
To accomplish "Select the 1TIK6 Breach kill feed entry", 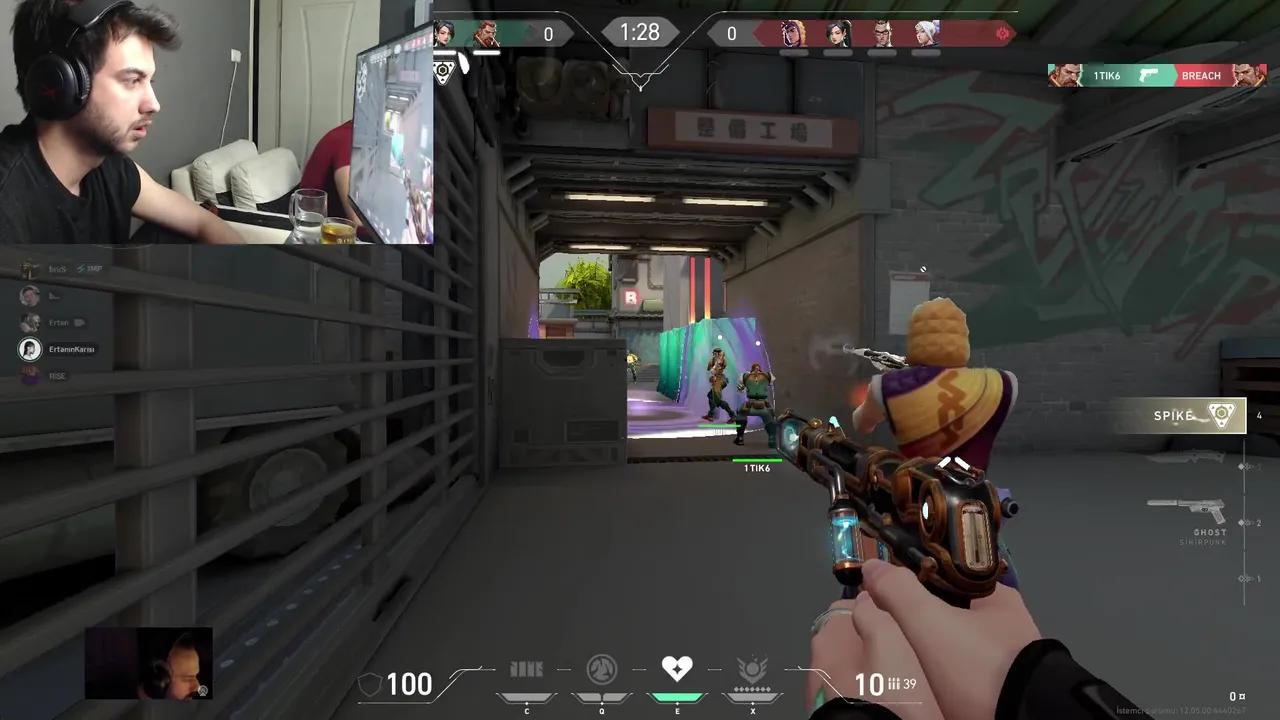I will tap(1155, 75).
